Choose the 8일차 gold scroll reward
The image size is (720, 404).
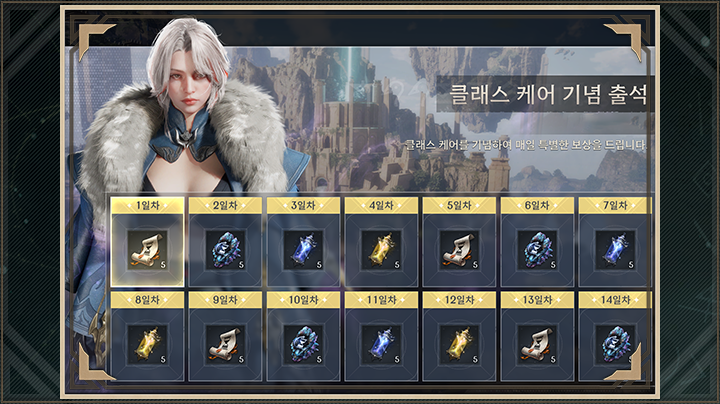(x=147, y=343)
